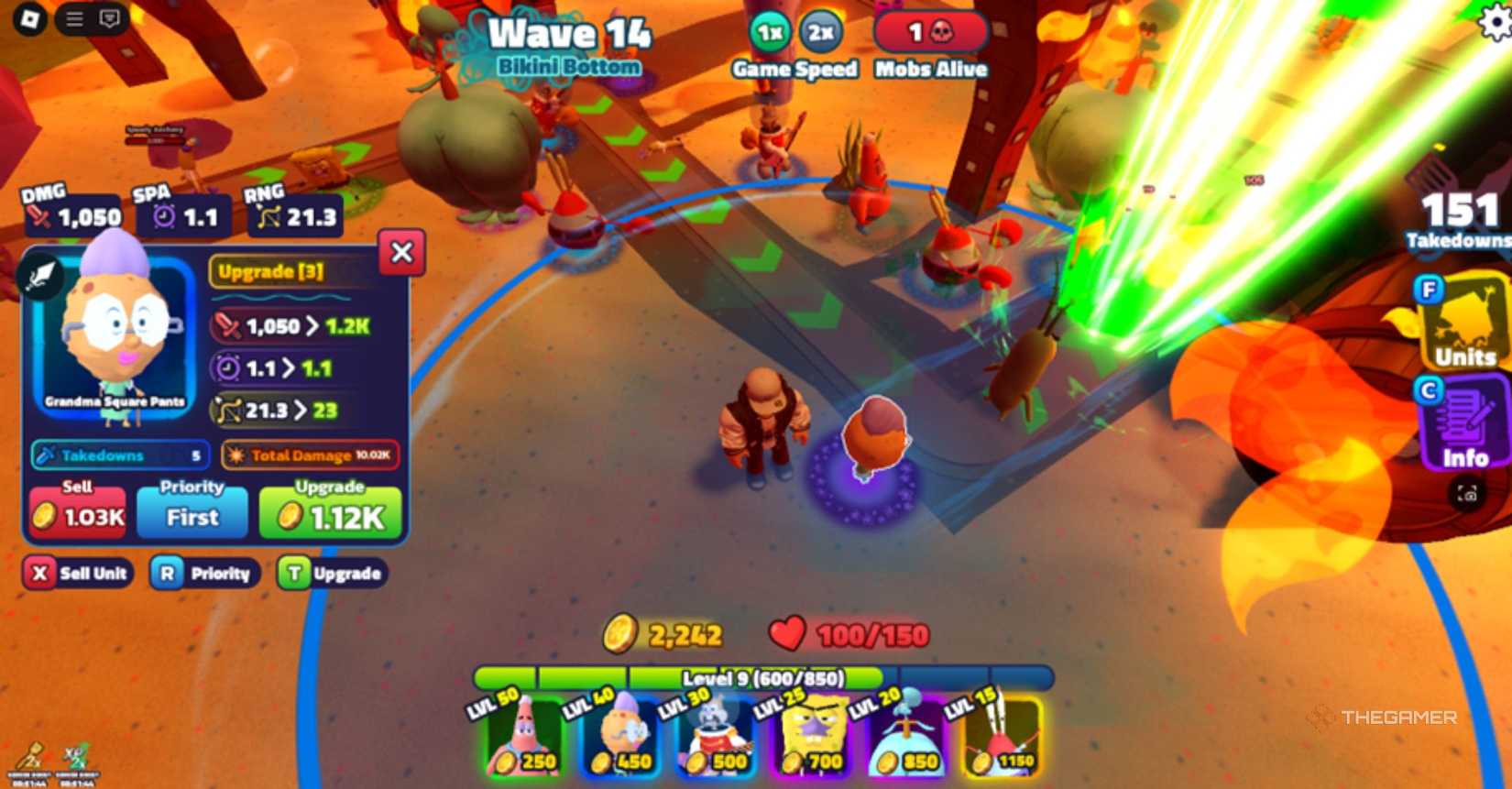The width and height of the screenshot is (1512, 789).
Task: Enable 2x game speed
Action: [818, 30]
